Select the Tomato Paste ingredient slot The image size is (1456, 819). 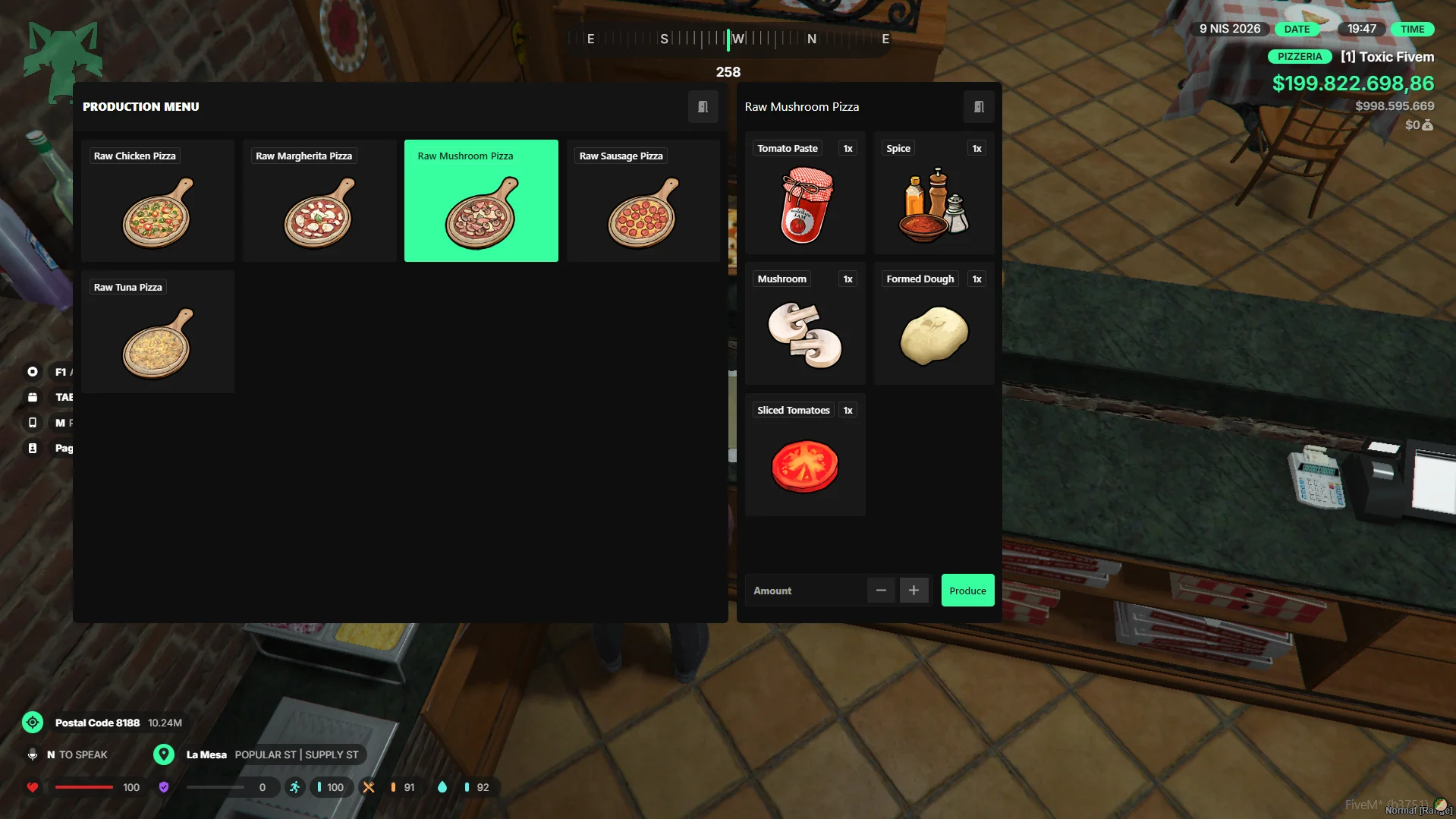(805, 194)
